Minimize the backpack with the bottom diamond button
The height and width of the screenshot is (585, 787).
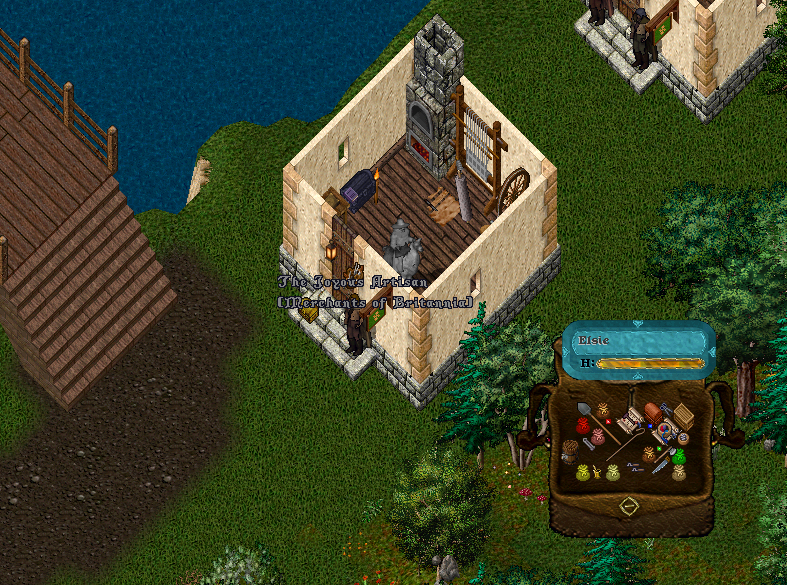click(x=629, y=506)
